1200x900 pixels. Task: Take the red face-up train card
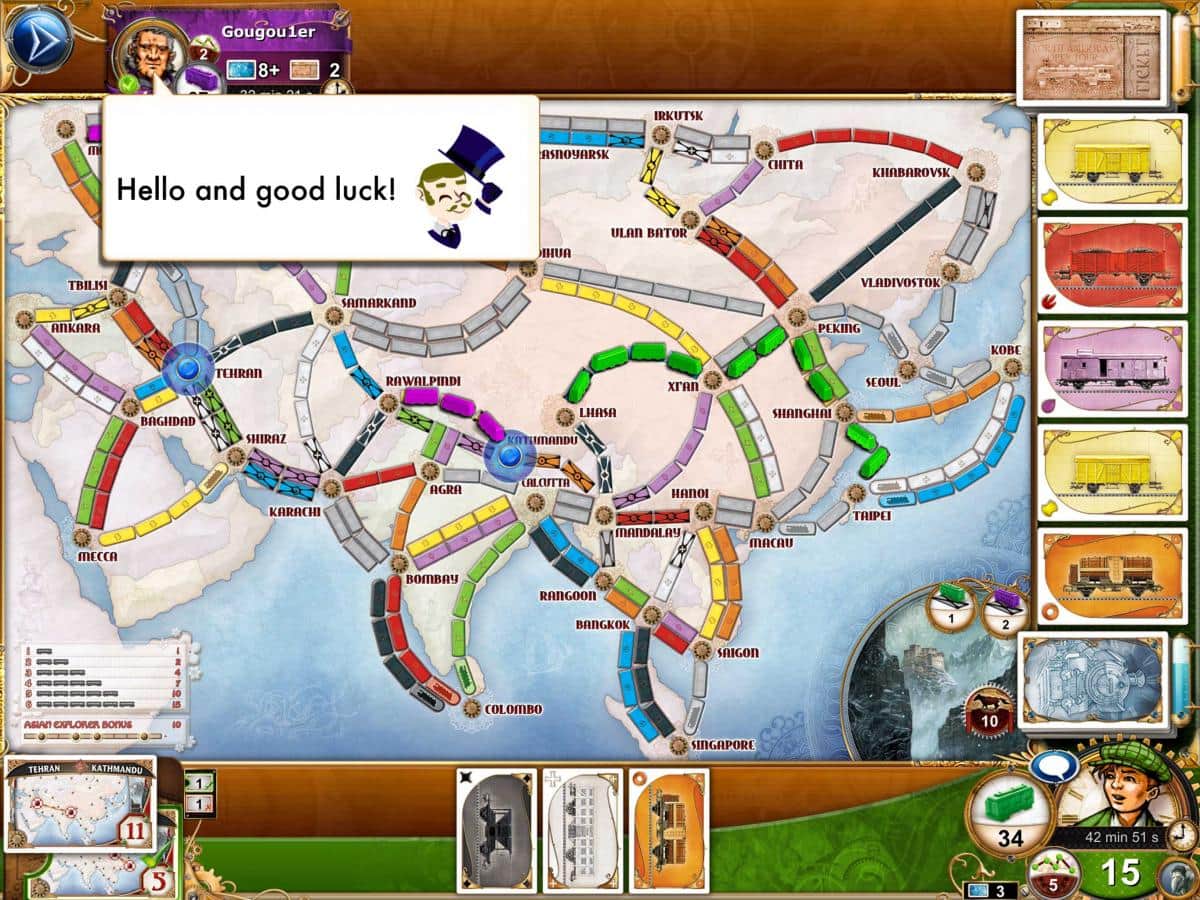(1102, 263)
